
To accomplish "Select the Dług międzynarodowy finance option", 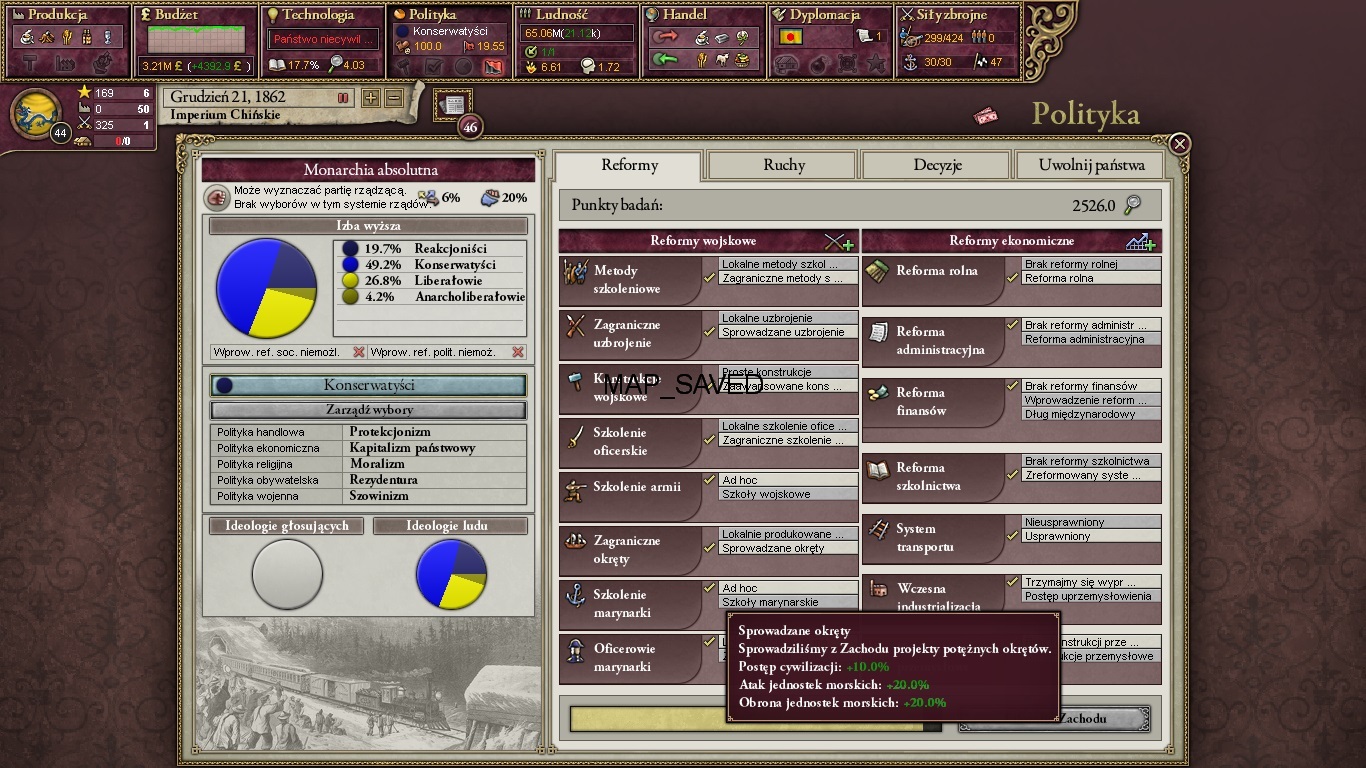I will (1090, 414).
